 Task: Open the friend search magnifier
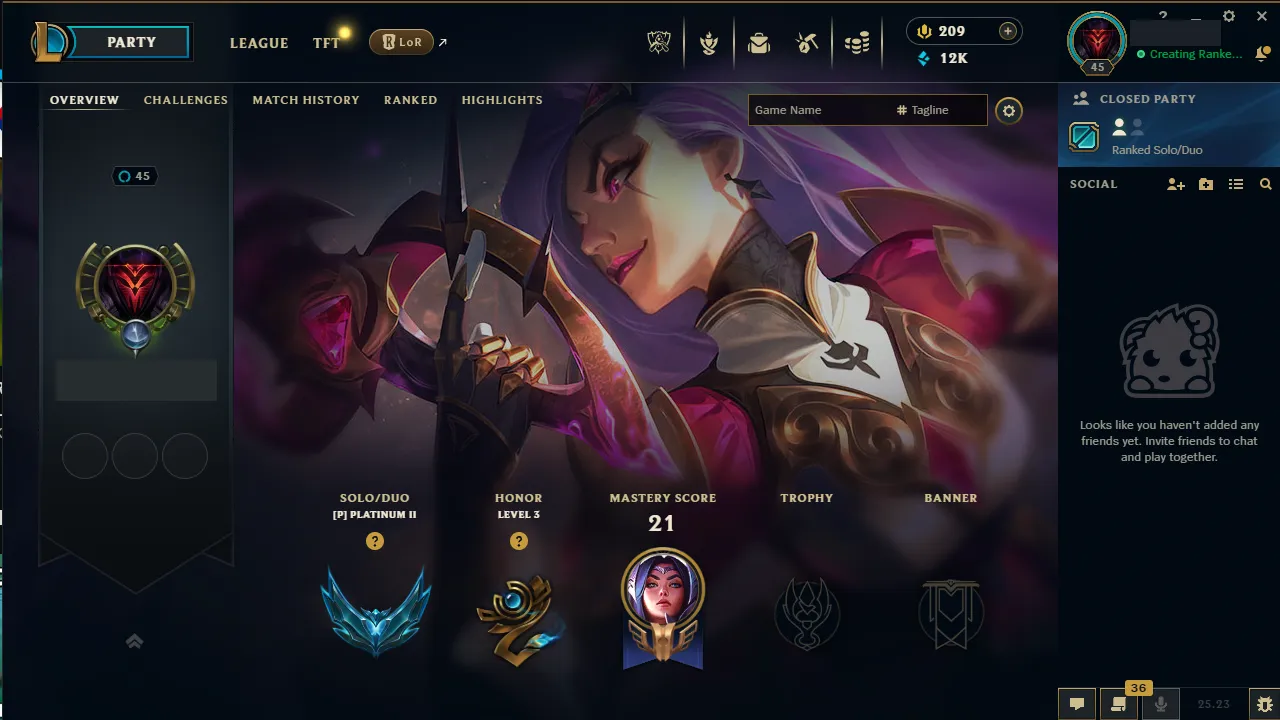tap(1266, 184)
